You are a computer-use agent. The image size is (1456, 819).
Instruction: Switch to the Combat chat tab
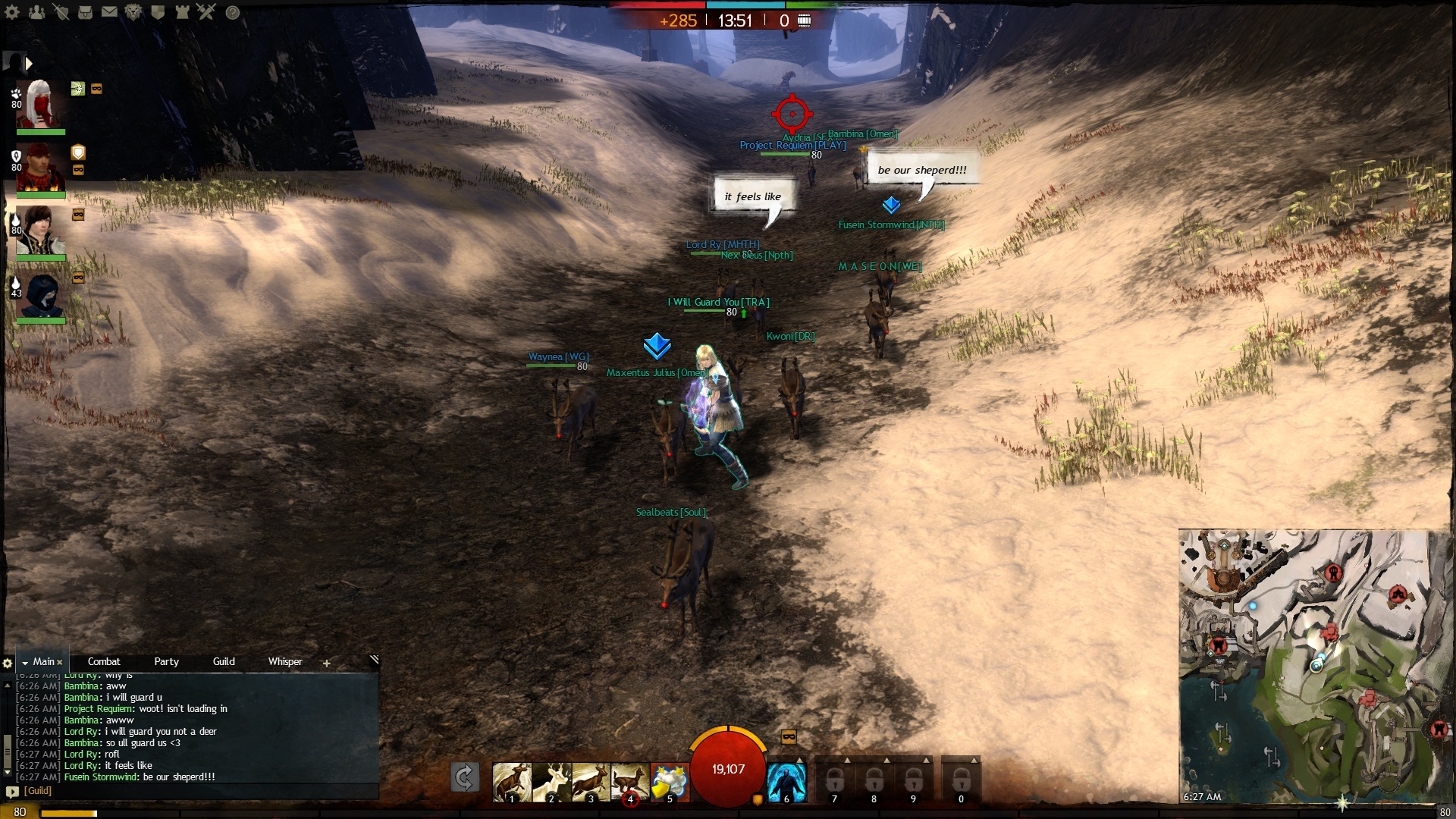(x=104, y=661)
